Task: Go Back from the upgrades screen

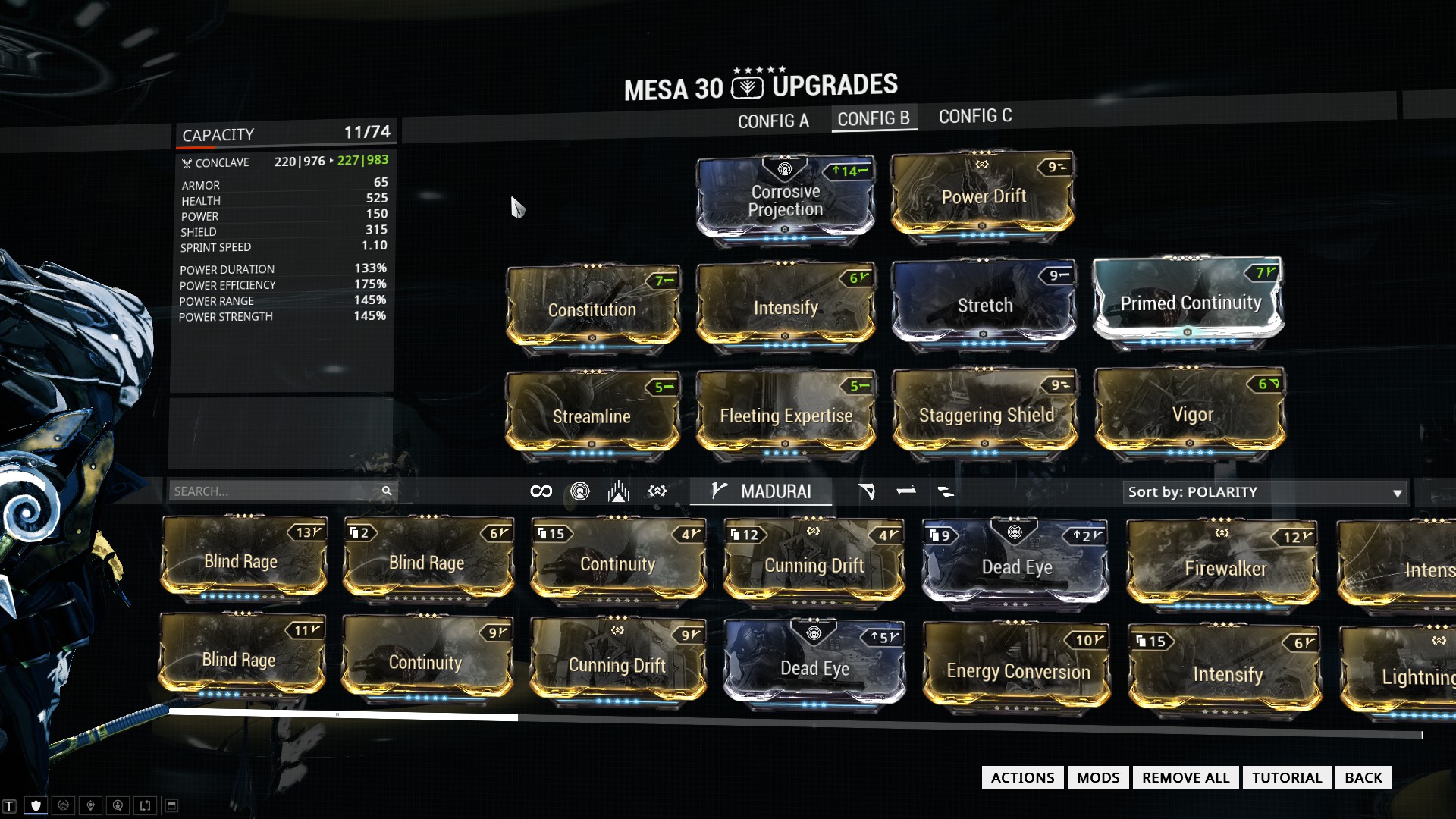Action: [x=1363, y=777]
